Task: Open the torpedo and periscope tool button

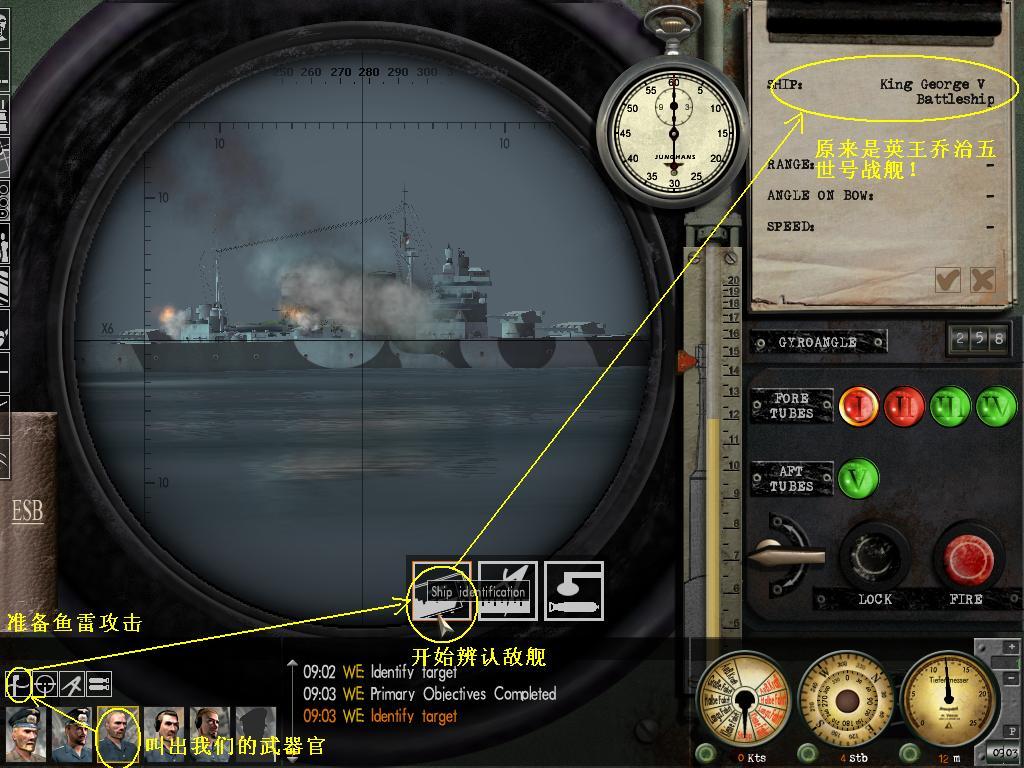Action: pyautogui.click(x=574, y=591)
